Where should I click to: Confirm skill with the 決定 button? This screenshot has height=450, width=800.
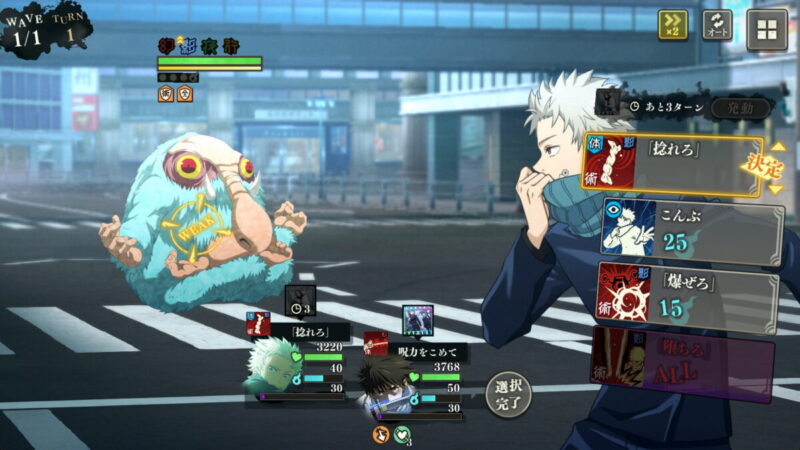[762, 166]
